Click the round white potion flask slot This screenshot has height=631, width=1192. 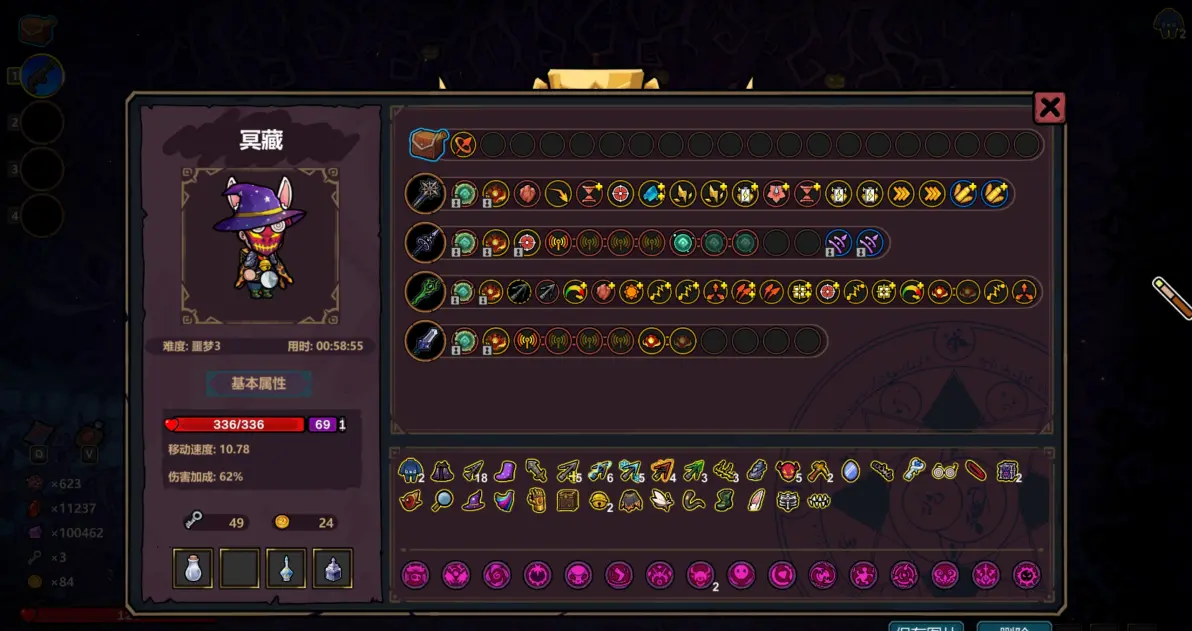click(x=193, y=568)
